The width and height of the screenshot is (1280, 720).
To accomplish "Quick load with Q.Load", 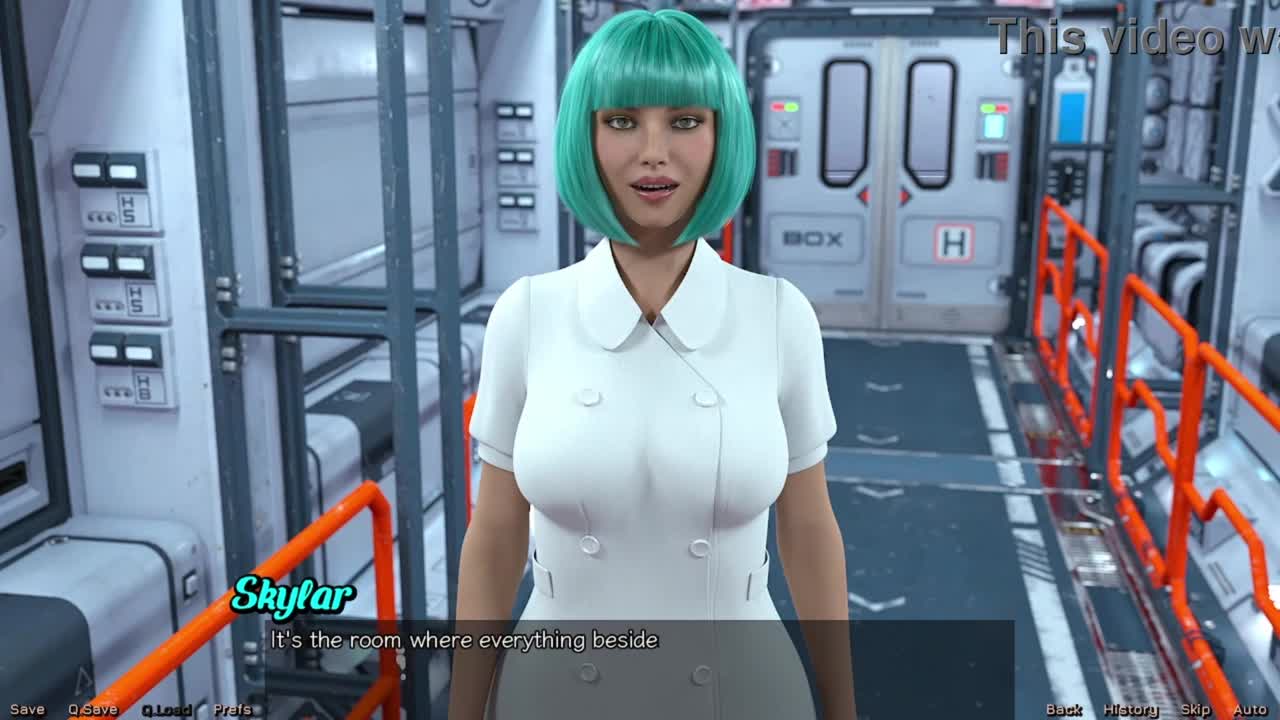I will (x=166, y=709).
